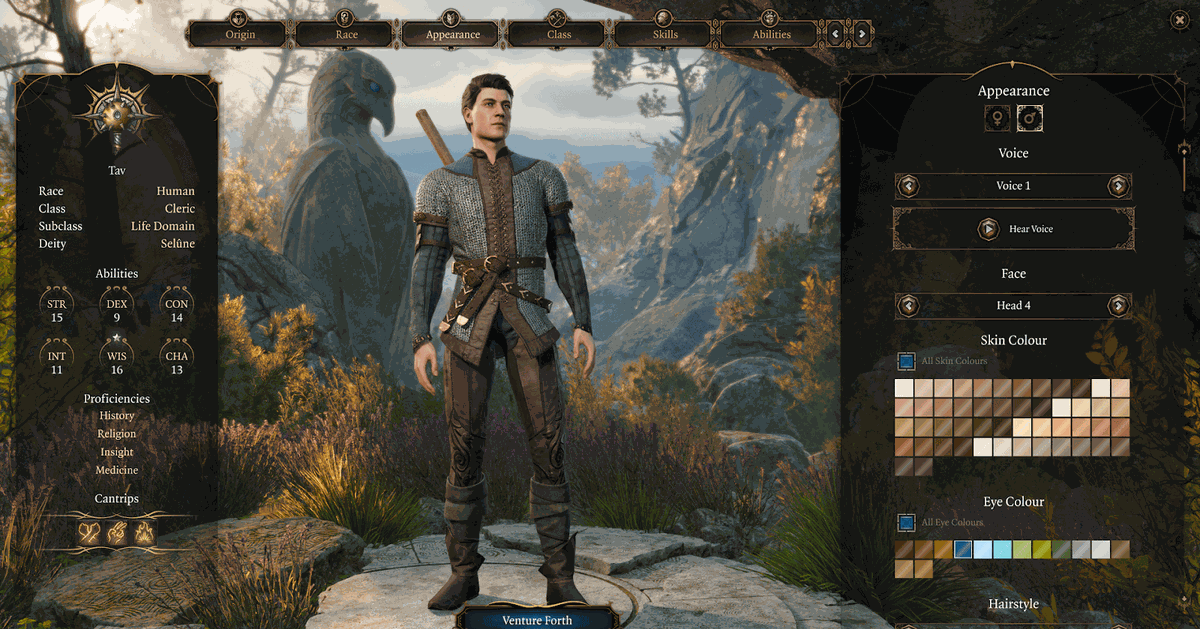Switch to the Abilities tab
The image size is (1200, 629).
pos(771,34)
